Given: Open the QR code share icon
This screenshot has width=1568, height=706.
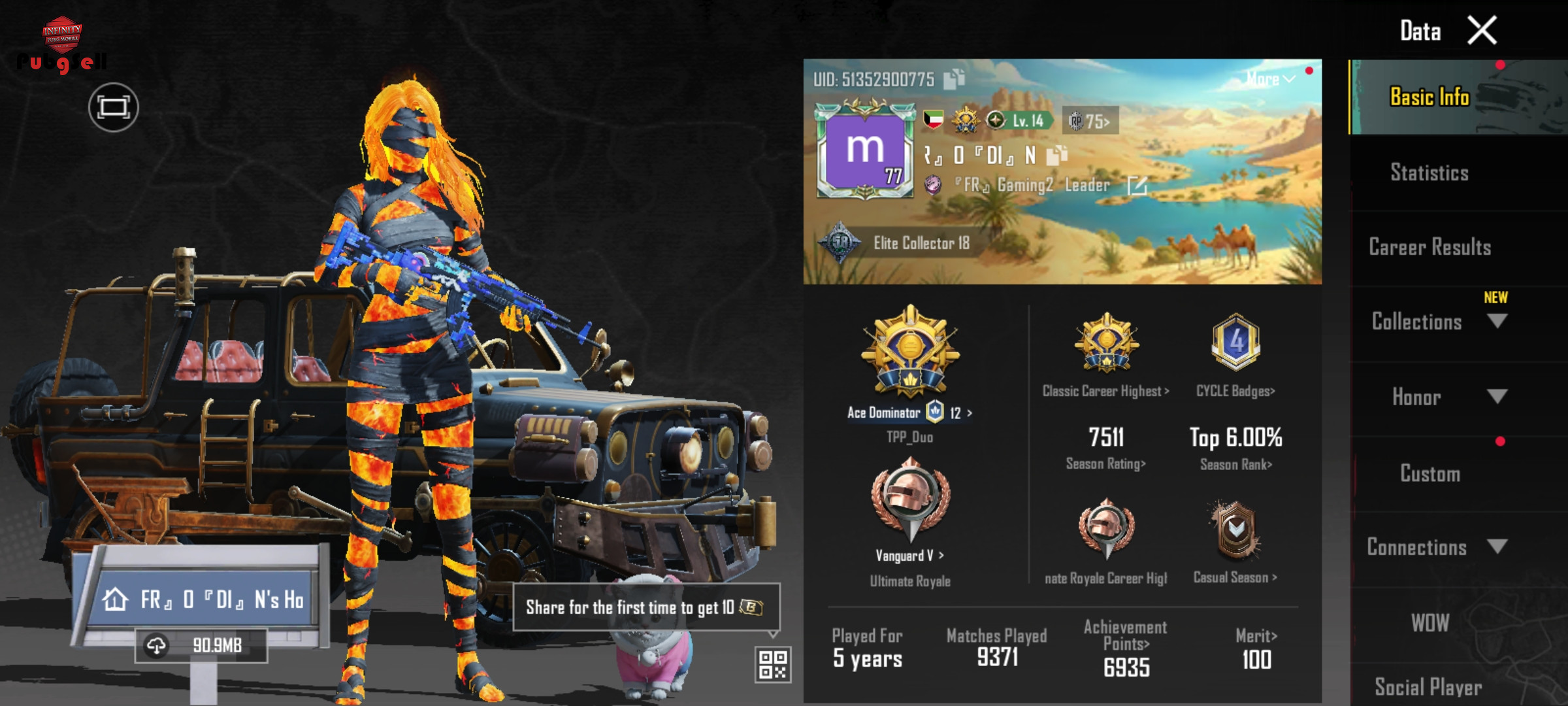Looking at the screenshot, I should pyautogui.click(x=773, y=664).
